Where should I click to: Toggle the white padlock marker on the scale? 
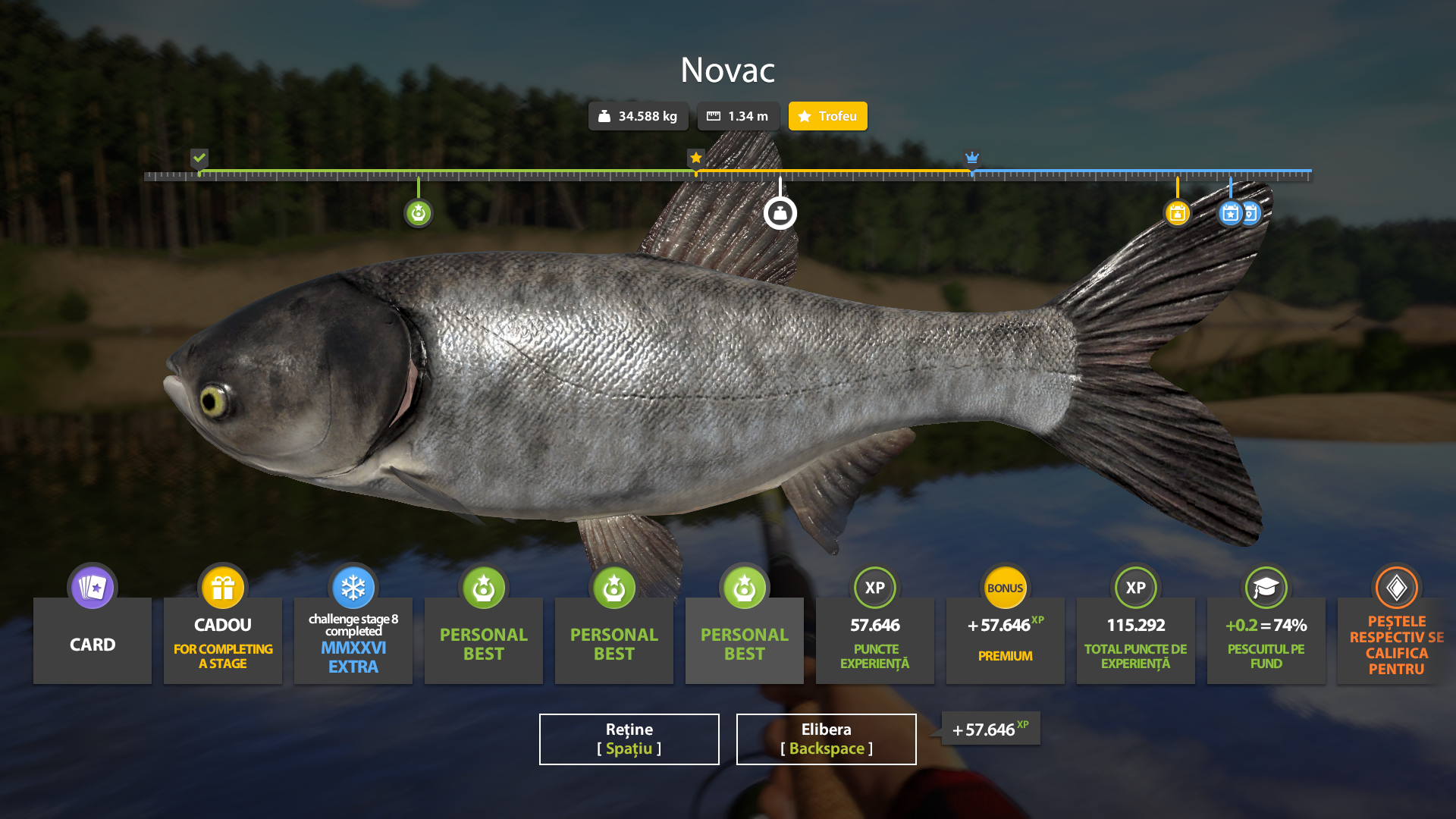[781, 213]
